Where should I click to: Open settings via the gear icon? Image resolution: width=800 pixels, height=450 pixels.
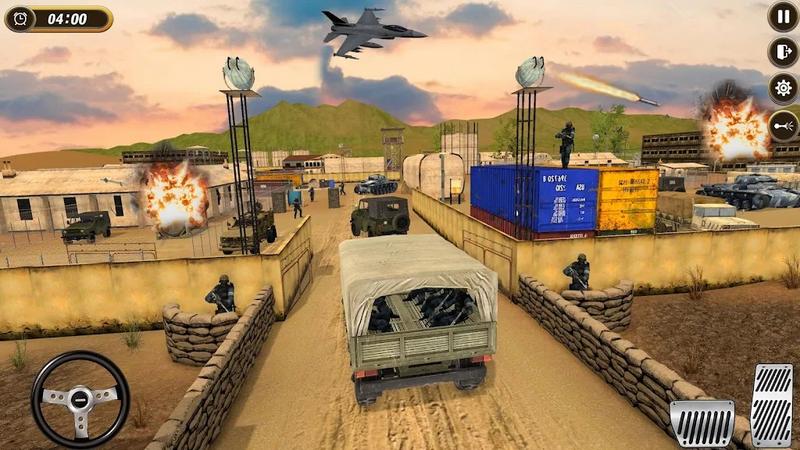pos(783,88)
